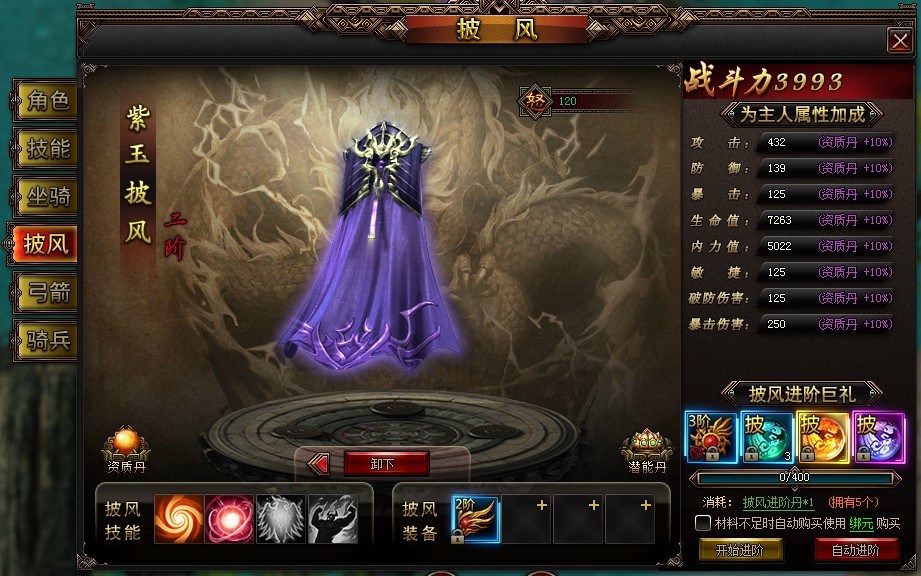Screen dimensions: 921x576
Task: Activate 自动进阶 auto-advance
Action: tap(855, 549)
